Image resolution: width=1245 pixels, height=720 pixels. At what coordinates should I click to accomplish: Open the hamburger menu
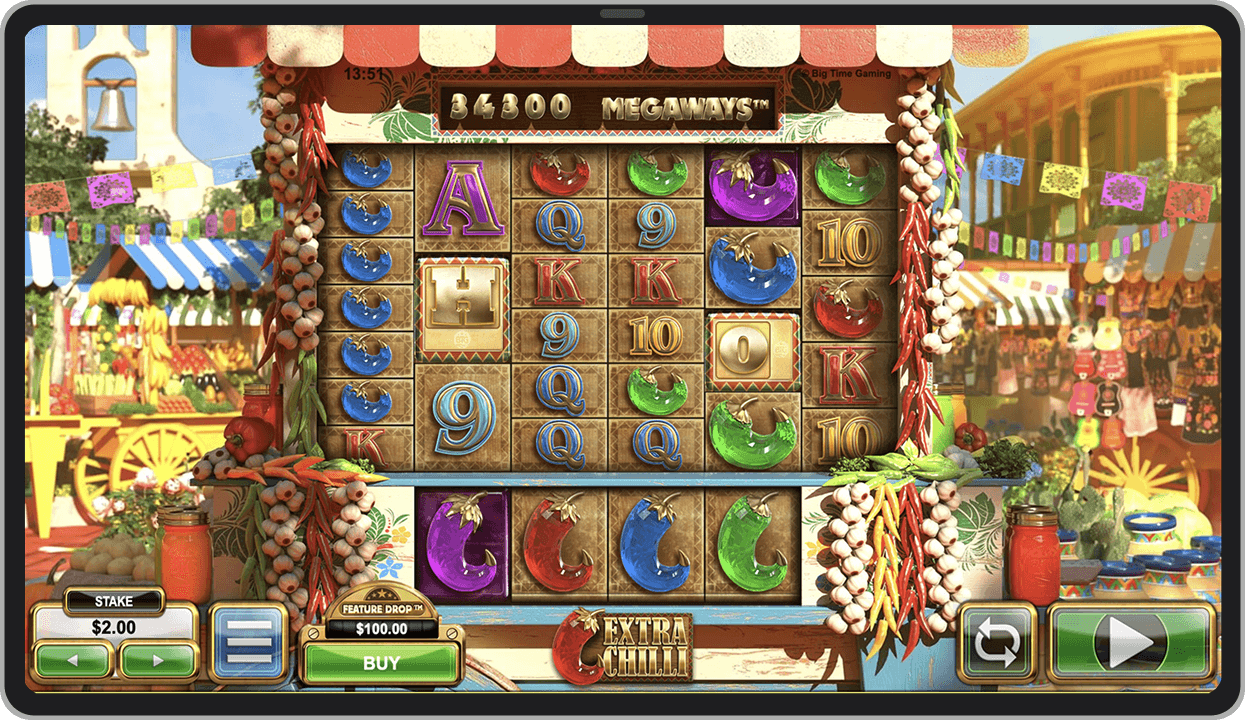tap(249, 642)
